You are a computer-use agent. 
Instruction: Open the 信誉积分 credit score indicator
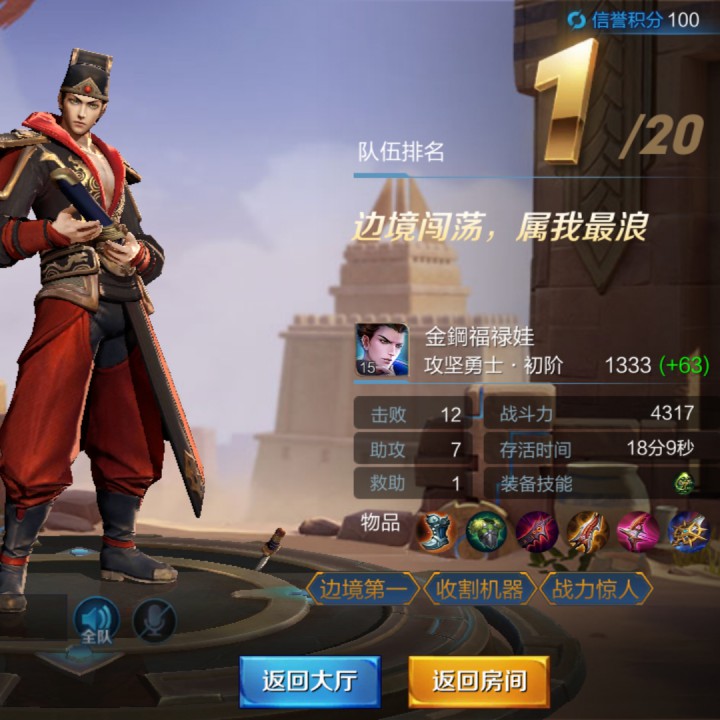point(634,19)
